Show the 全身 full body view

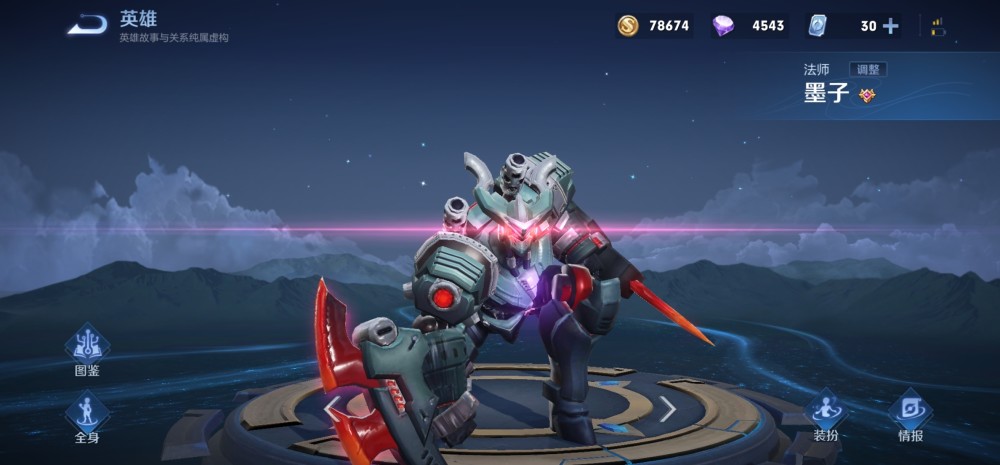click(87, 416)
